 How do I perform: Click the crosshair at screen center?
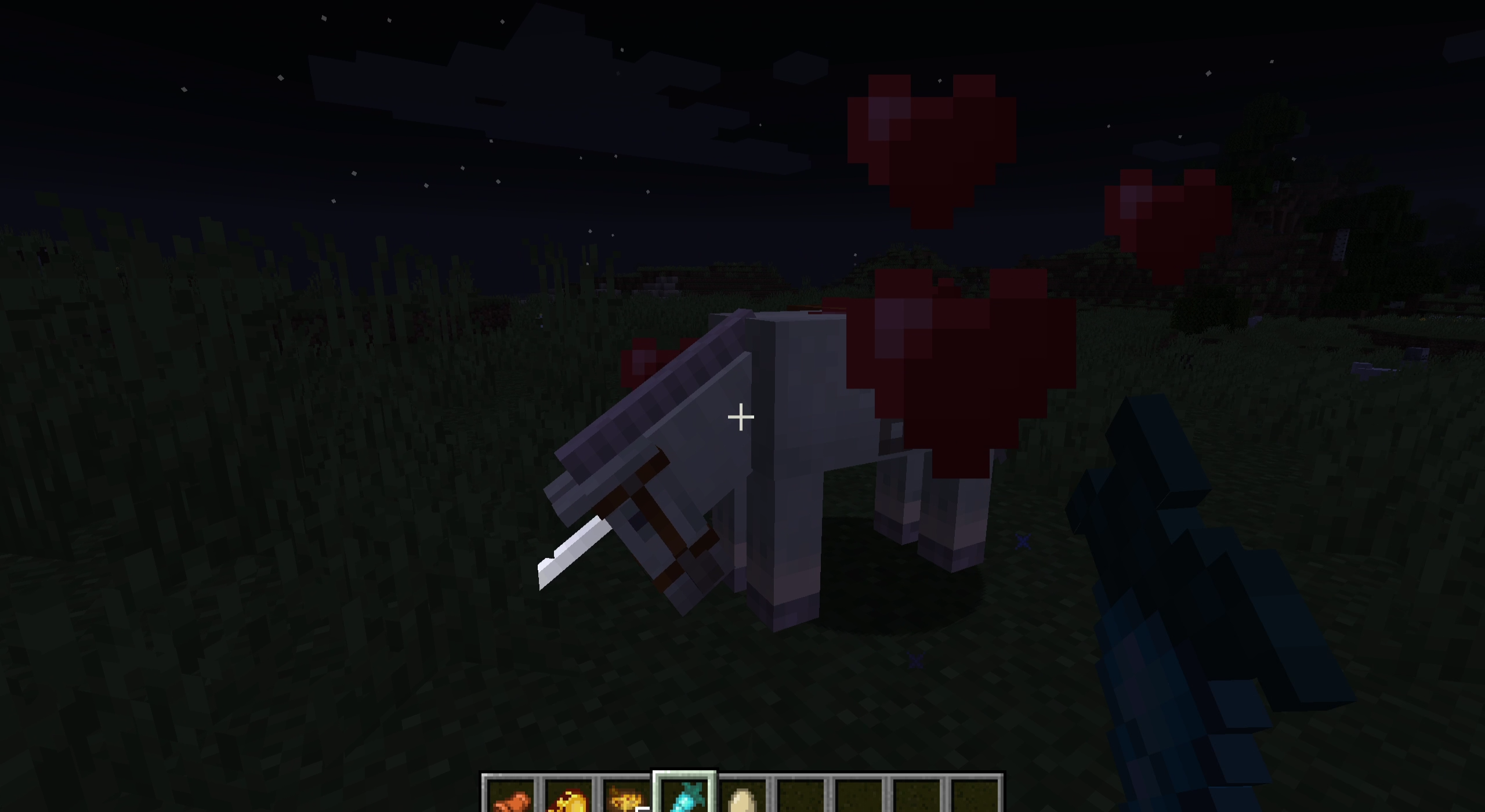[x=741, y=416]
